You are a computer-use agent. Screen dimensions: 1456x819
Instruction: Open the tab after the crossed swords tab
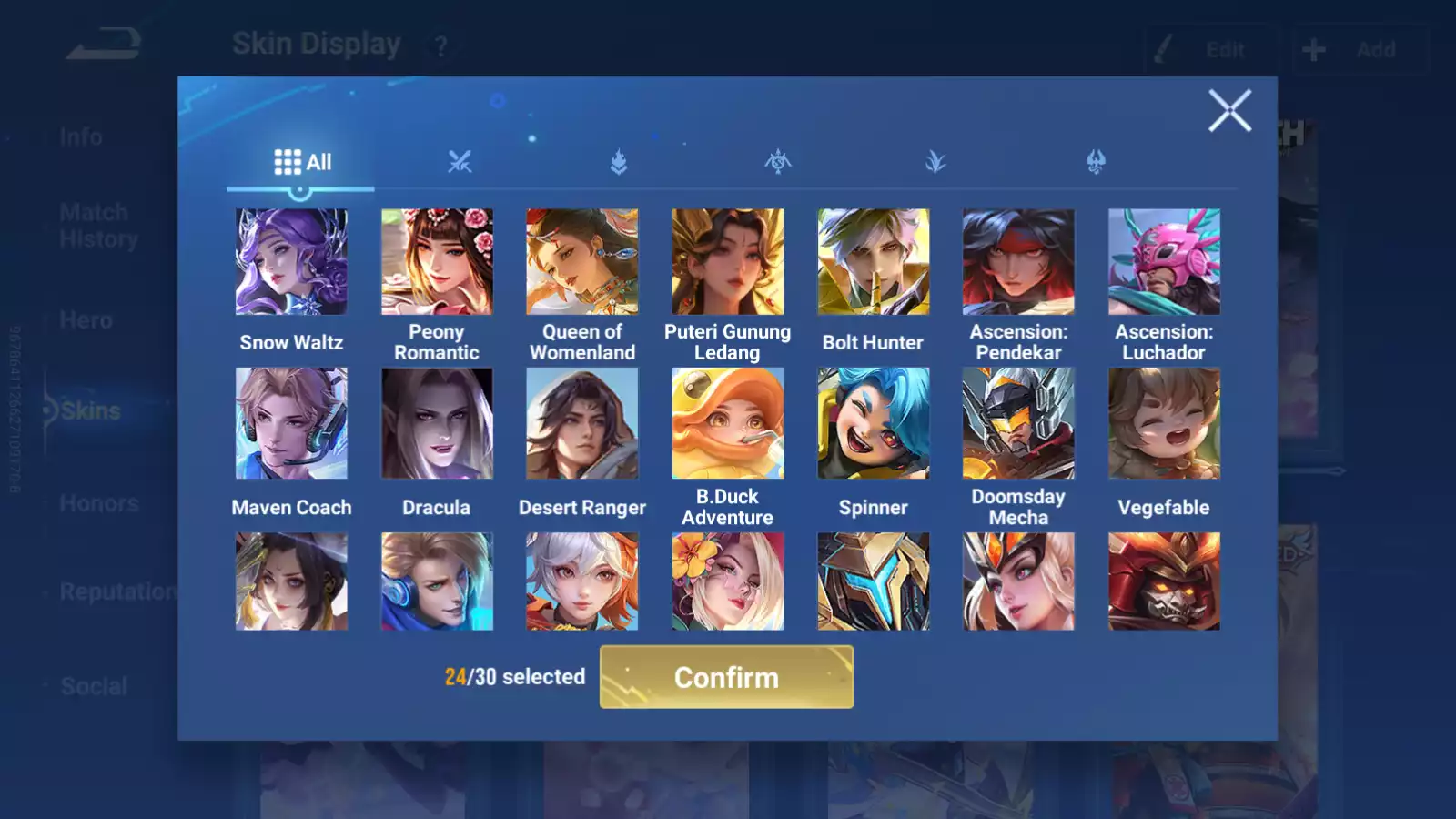pyautogui.click(x=619, y=163)
